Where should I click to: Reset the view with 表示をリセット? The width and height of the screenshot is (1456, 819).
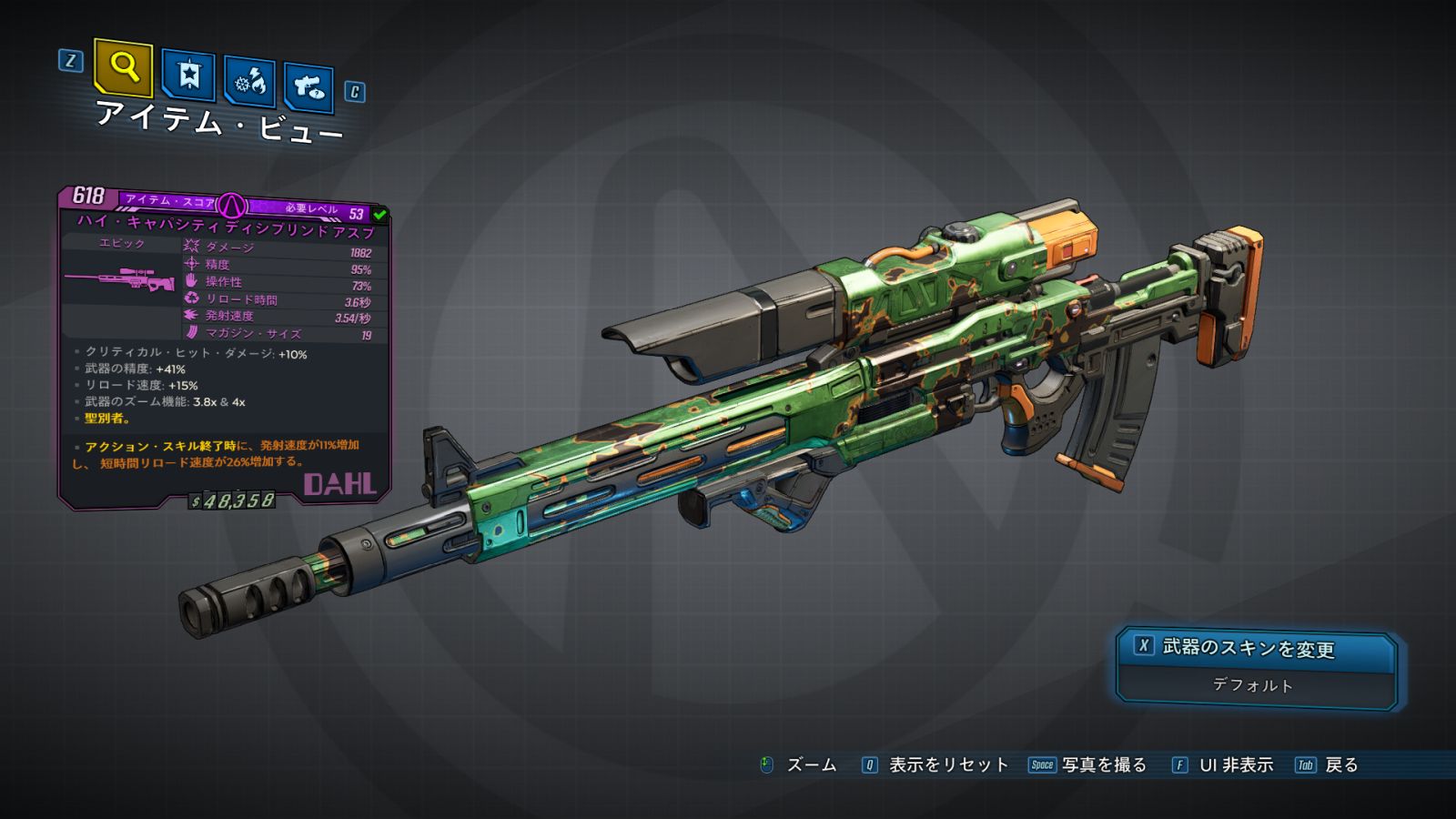[x=935, y=765]
